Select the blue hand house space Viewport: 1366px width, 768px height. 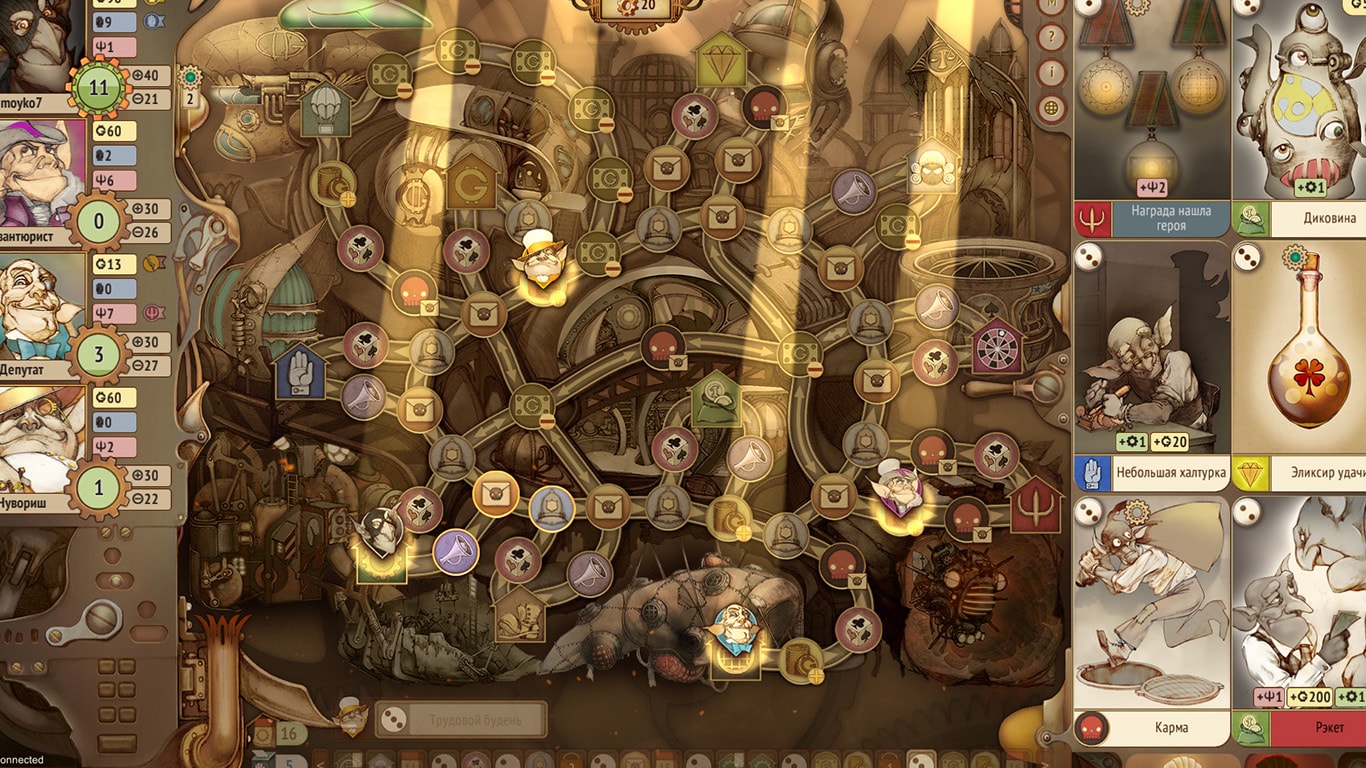click(x=301, y=372)
